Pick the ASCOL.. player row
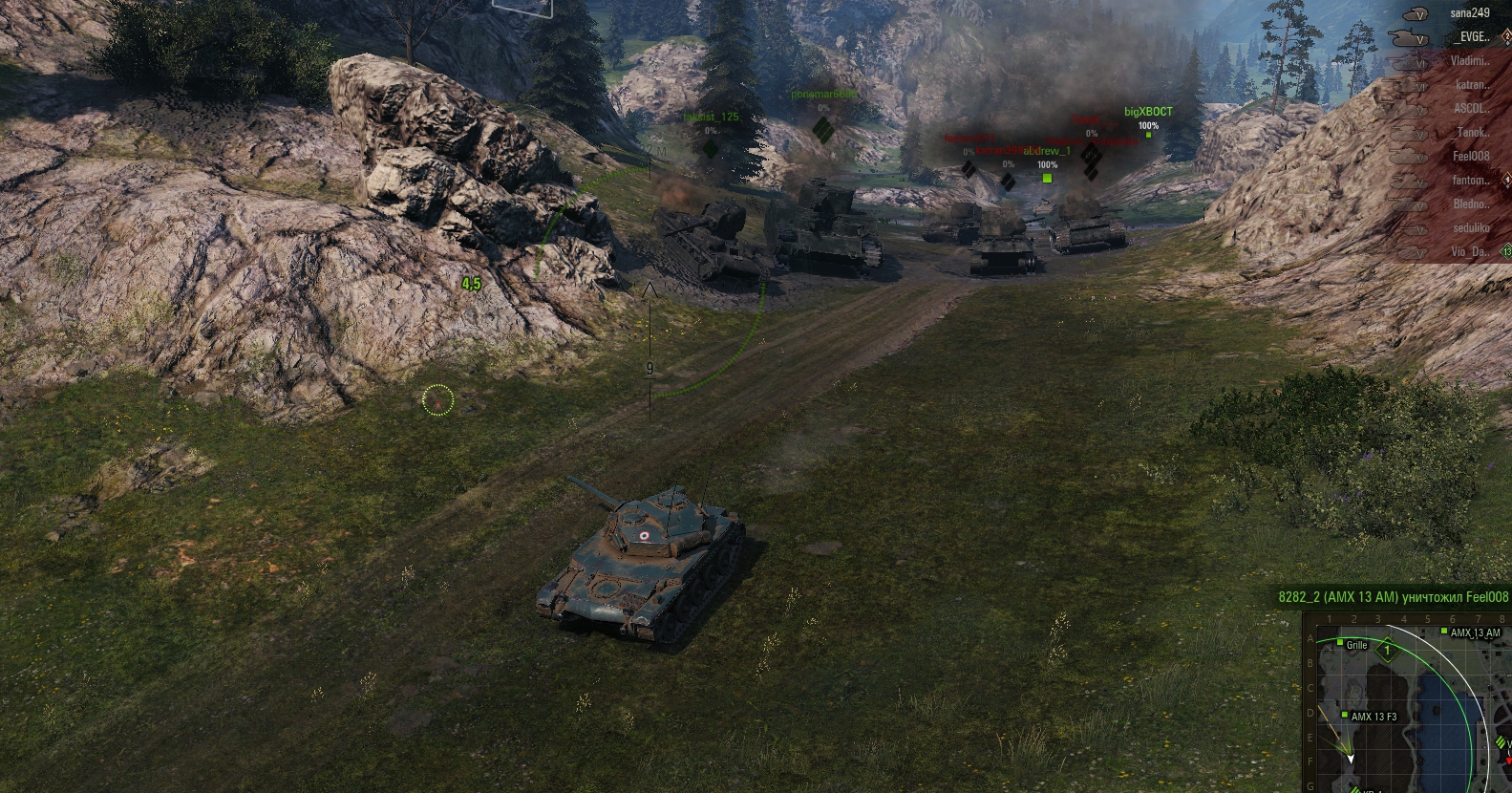Screen dimensions: 1512x793 1471,109
